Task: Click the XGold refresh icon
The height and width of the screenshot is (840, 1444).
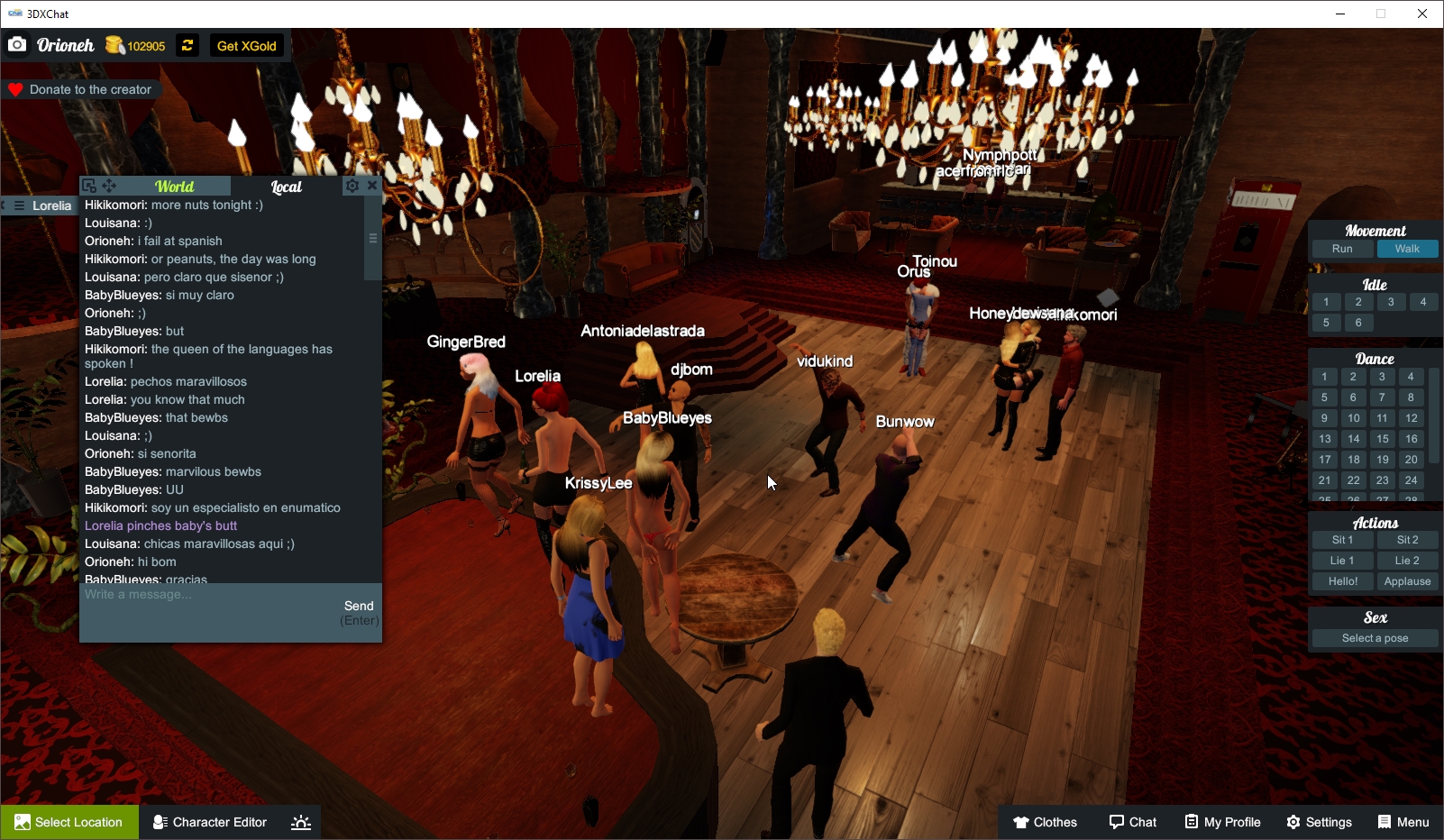Action: click(x=187, y=45)
